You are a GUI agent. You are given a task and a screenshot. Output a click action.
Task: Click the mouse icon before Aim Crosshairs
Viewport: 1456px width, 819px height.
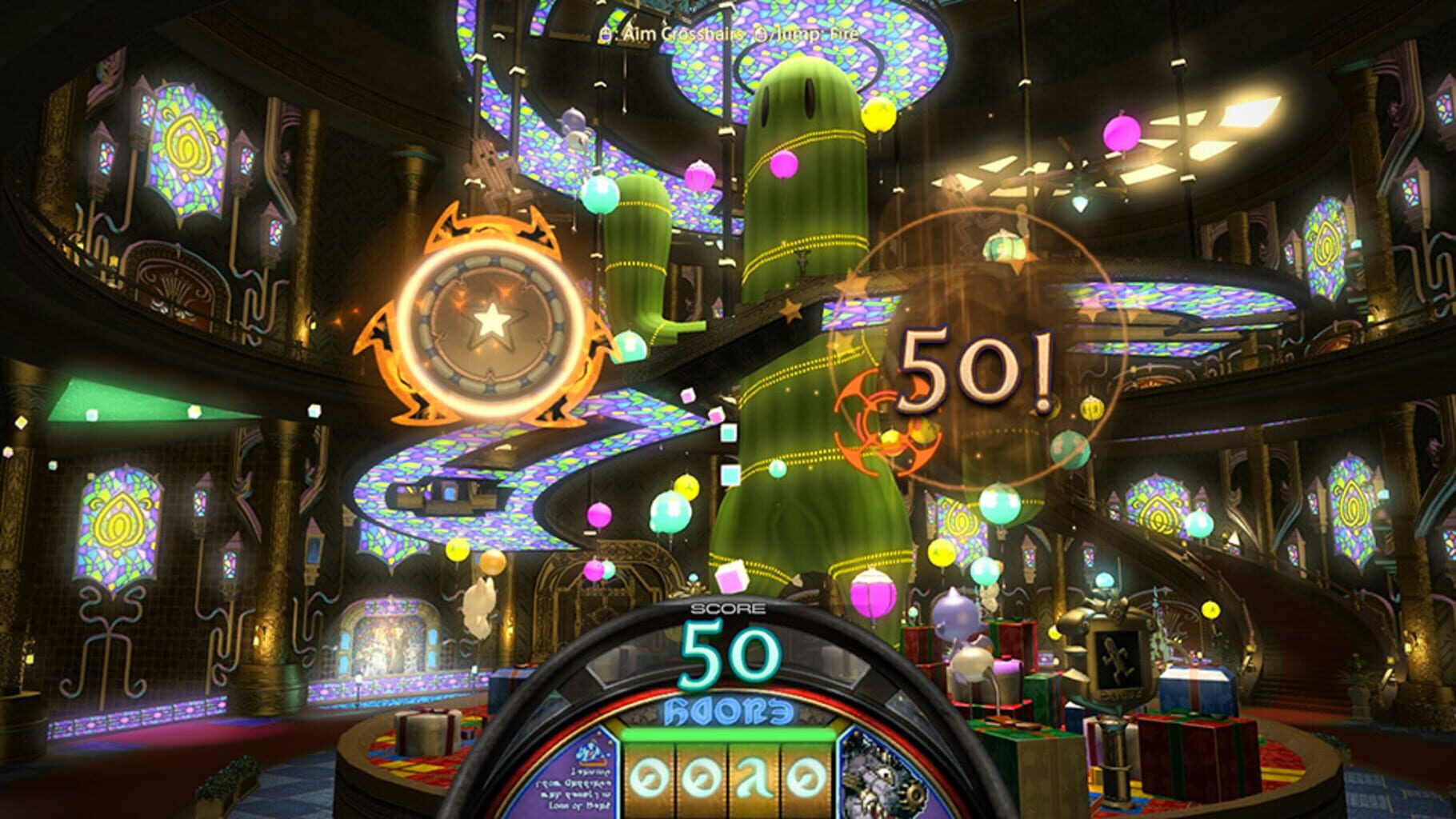coord(606,34)
